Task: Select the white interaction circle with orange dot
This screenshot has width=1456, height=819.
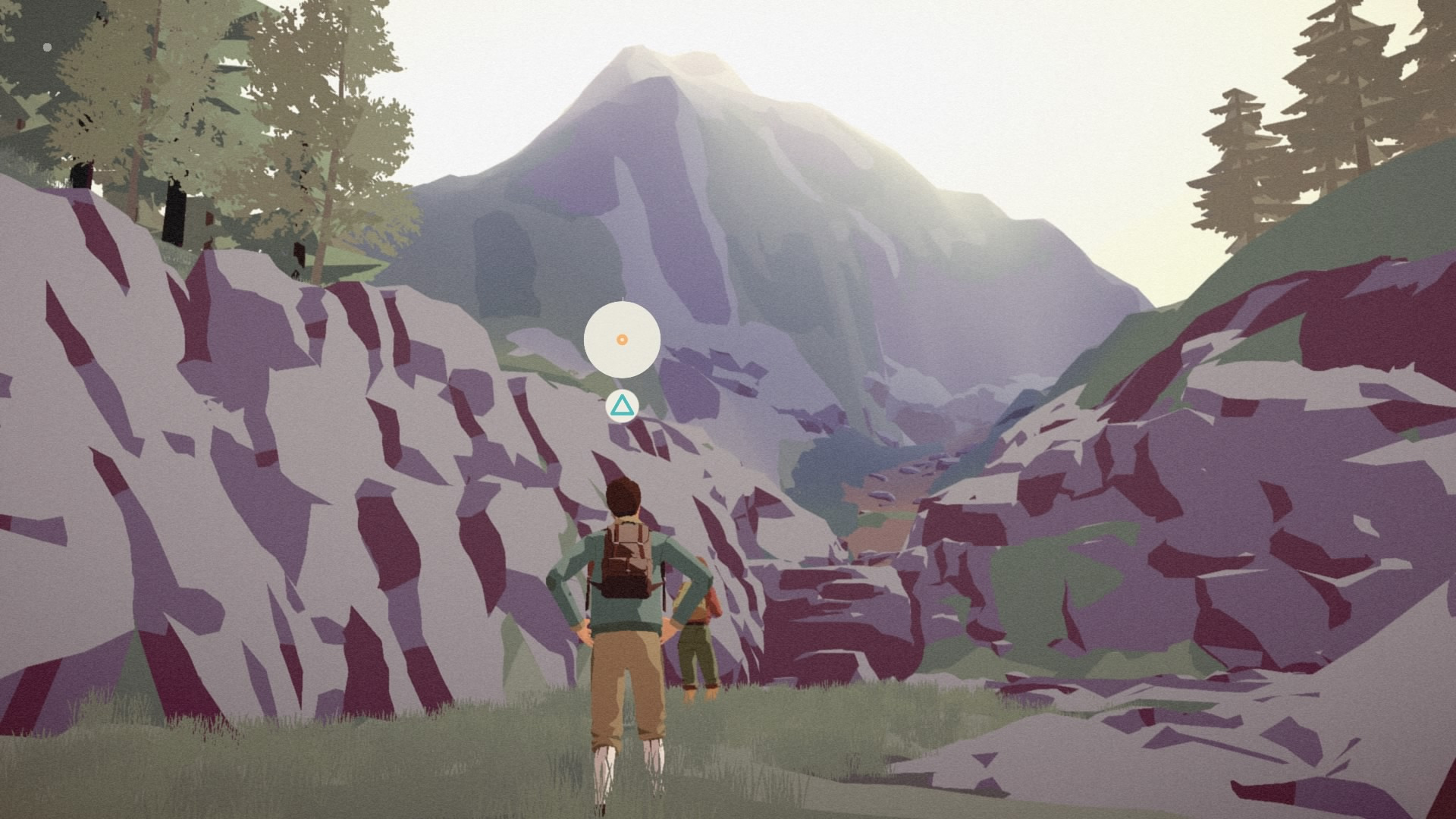Action: [622, 340]
